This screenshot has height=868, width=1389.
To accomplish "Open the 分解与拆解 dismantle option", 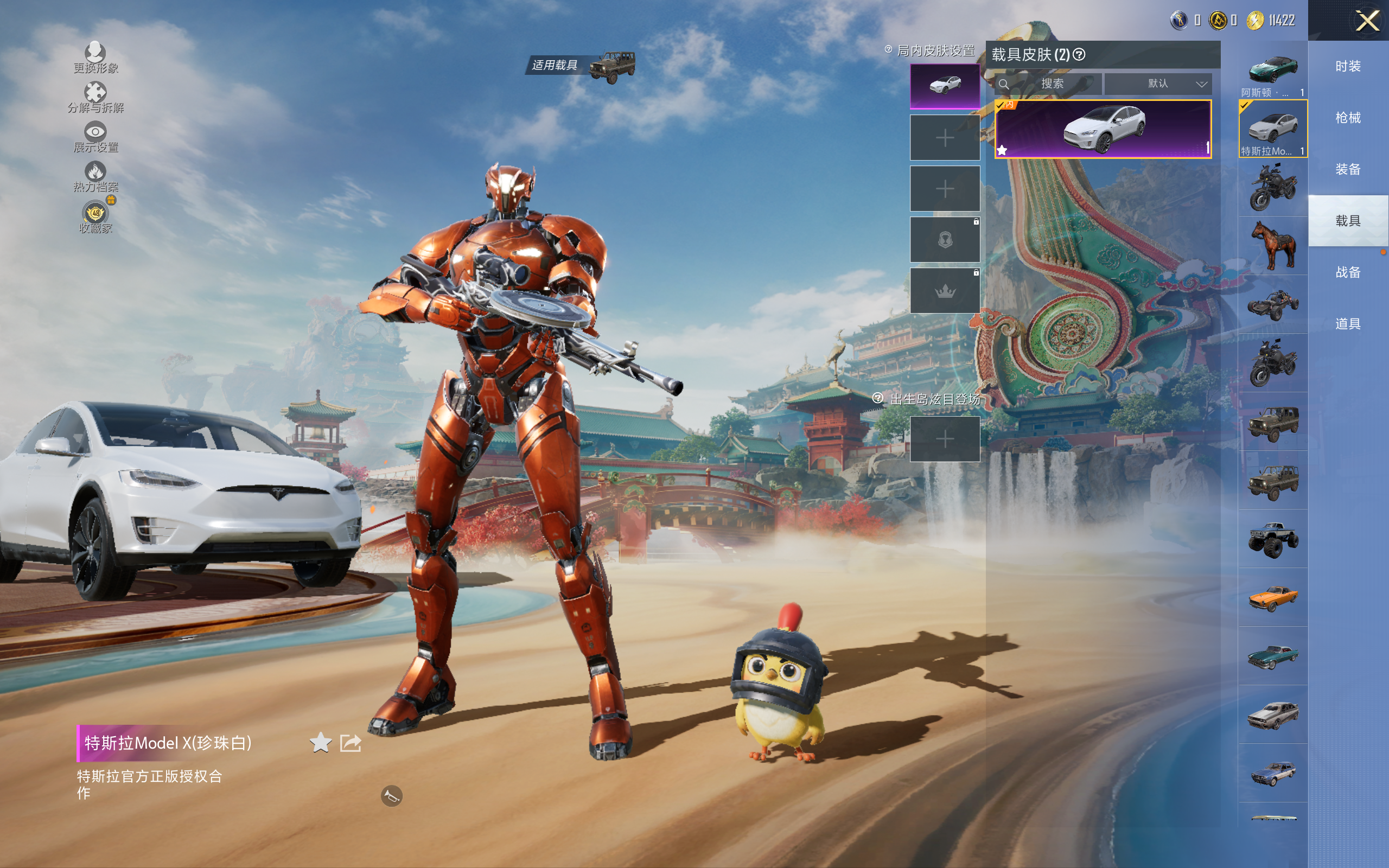I will [x=95, y=98].
